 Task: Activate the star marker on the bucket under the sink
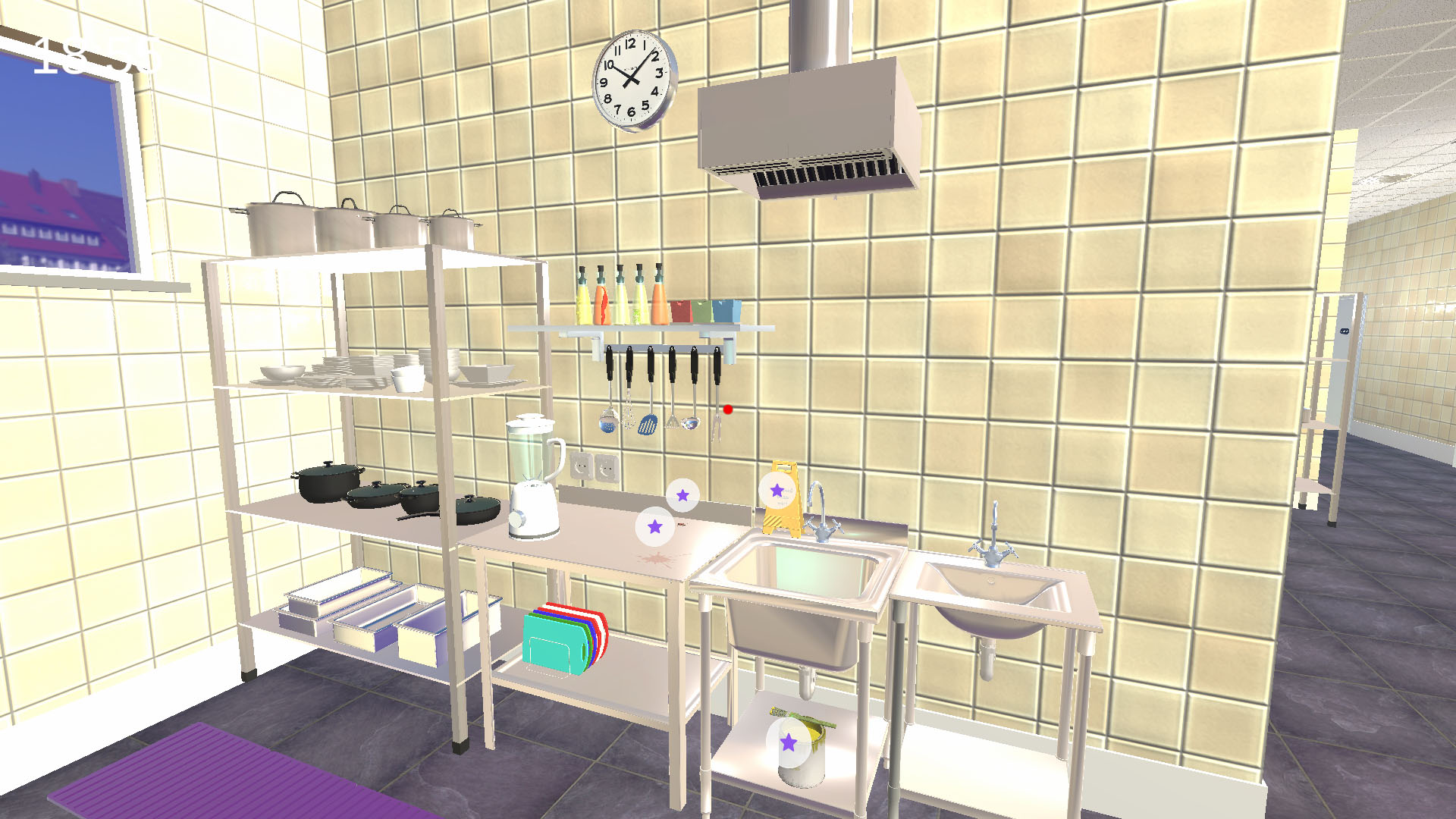point(788,742)
